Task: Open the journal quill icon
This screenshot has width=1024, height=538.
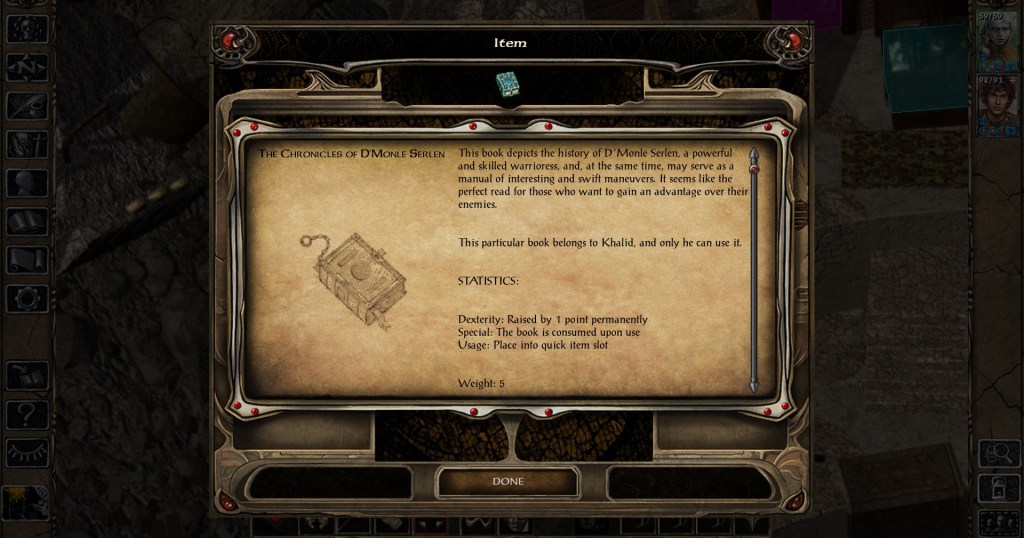Action: point(27,106)
